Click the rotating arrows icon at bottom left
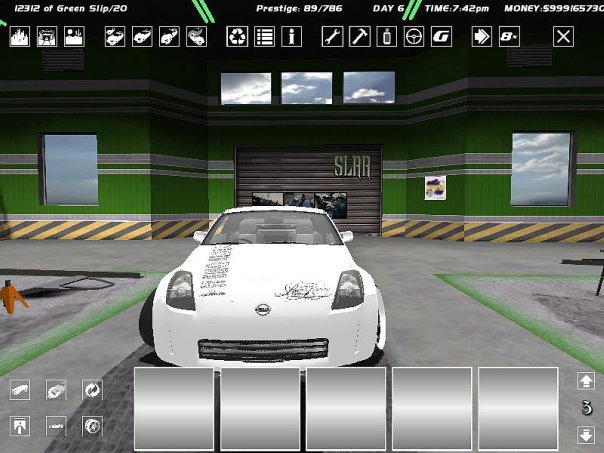Screen dimensions: 604x453 pos(92,389)
